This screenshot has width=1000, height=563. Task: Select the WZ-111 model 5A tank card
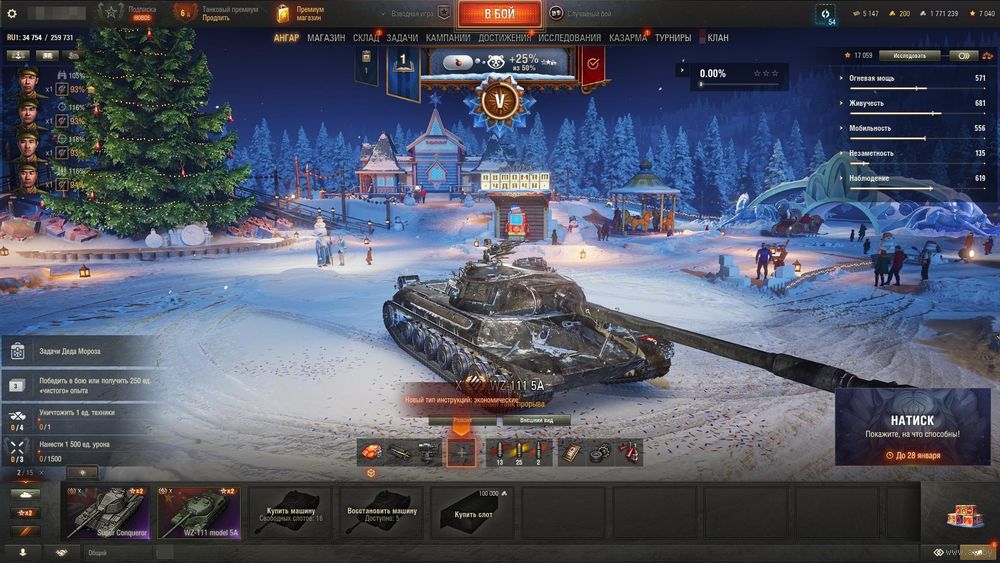(x=198, y=513)
